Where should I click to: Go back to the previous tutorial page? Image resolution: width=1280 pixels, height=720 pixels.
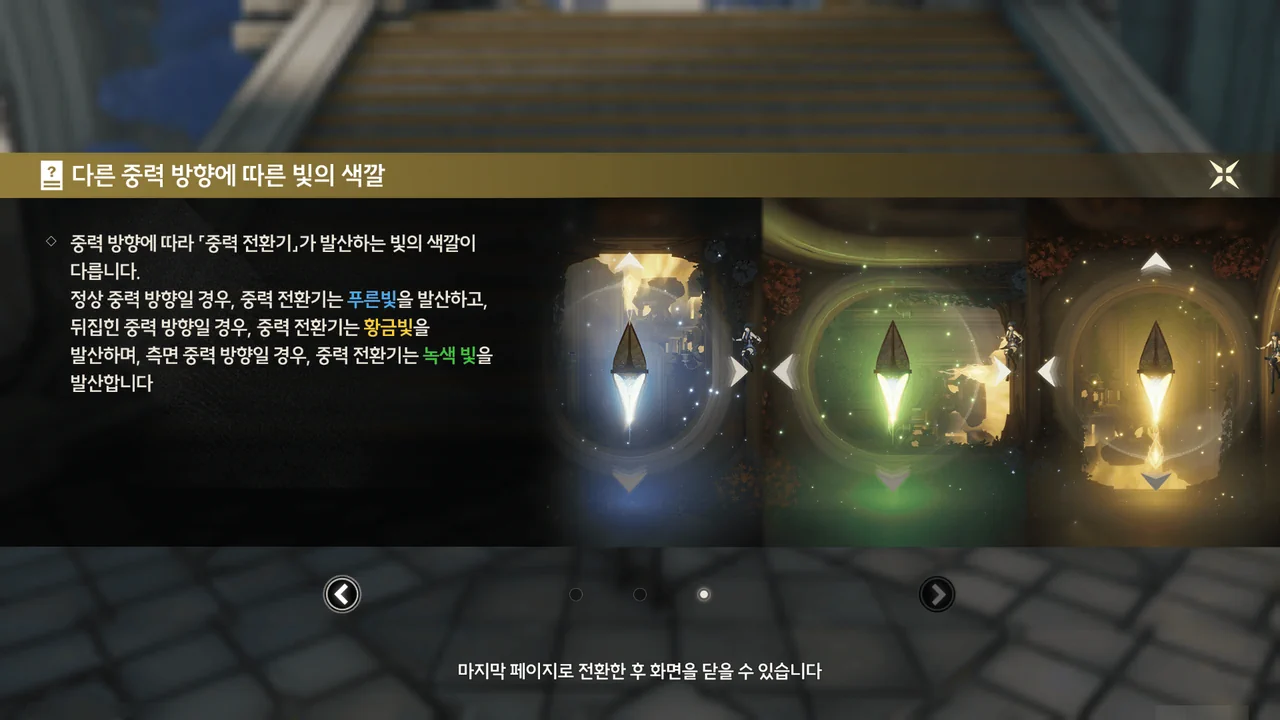342,595
